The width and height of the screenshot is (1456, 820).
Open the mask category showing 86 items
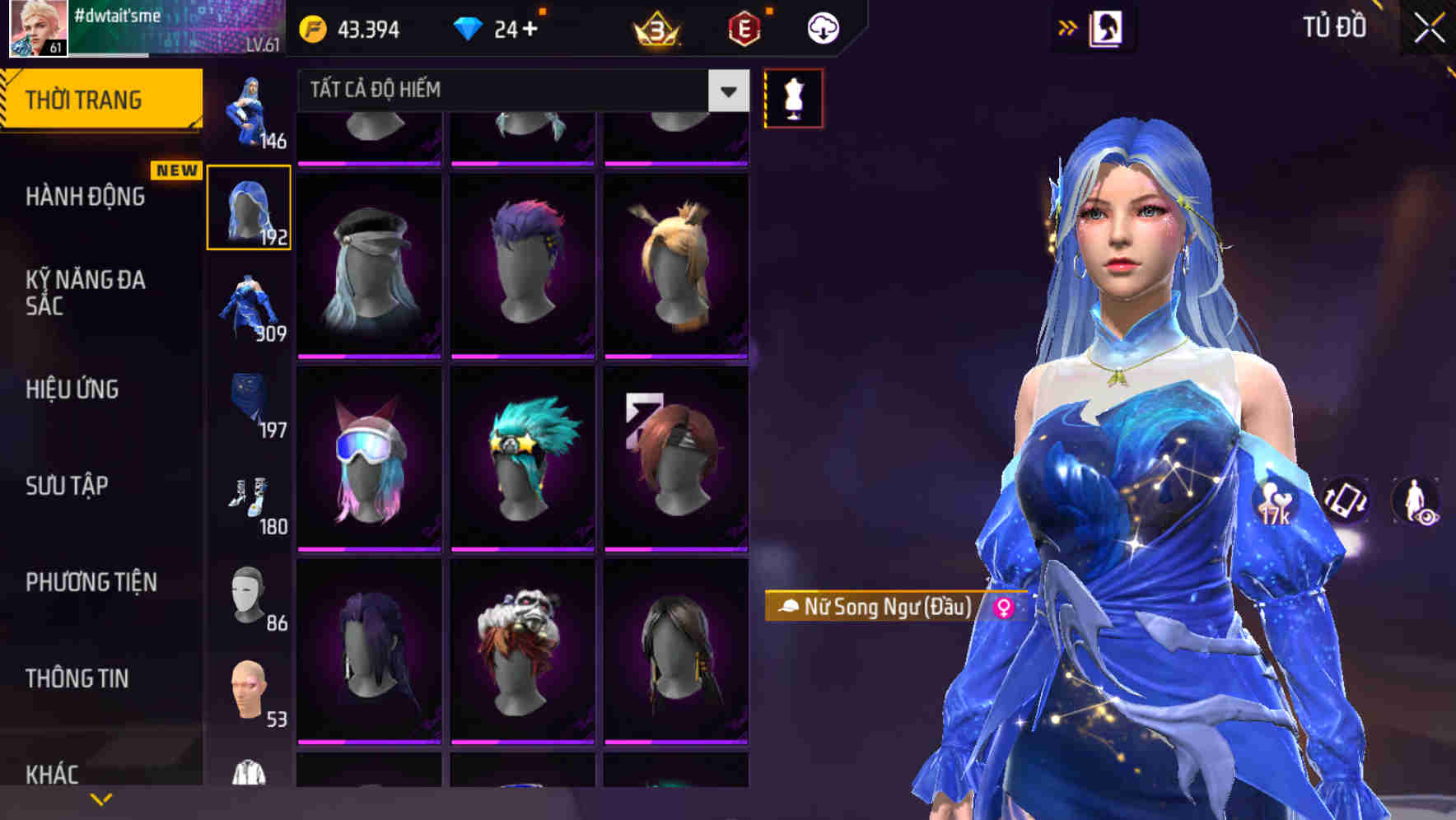(x=250, y=593)
